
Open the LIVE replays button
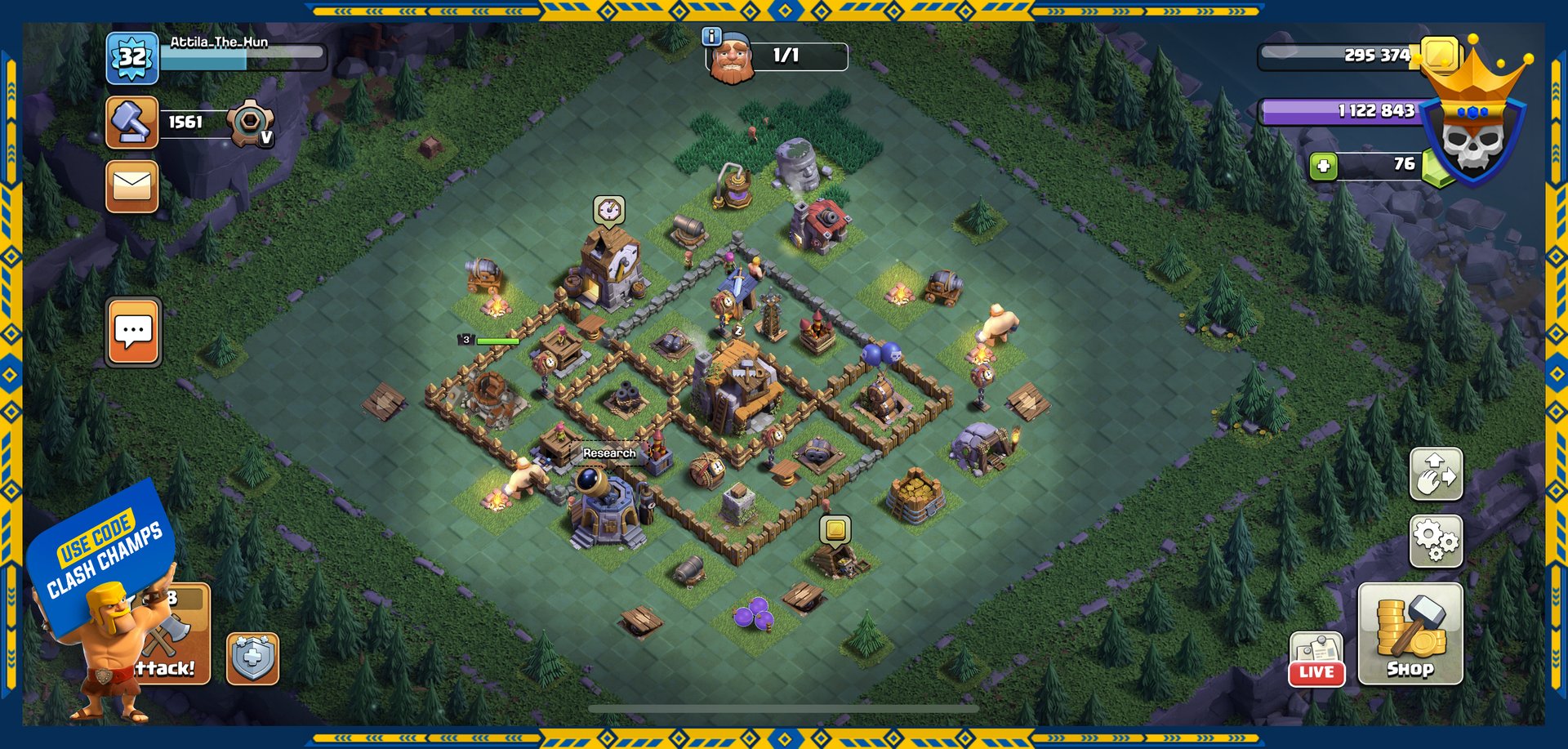[x=1316, y=659]
